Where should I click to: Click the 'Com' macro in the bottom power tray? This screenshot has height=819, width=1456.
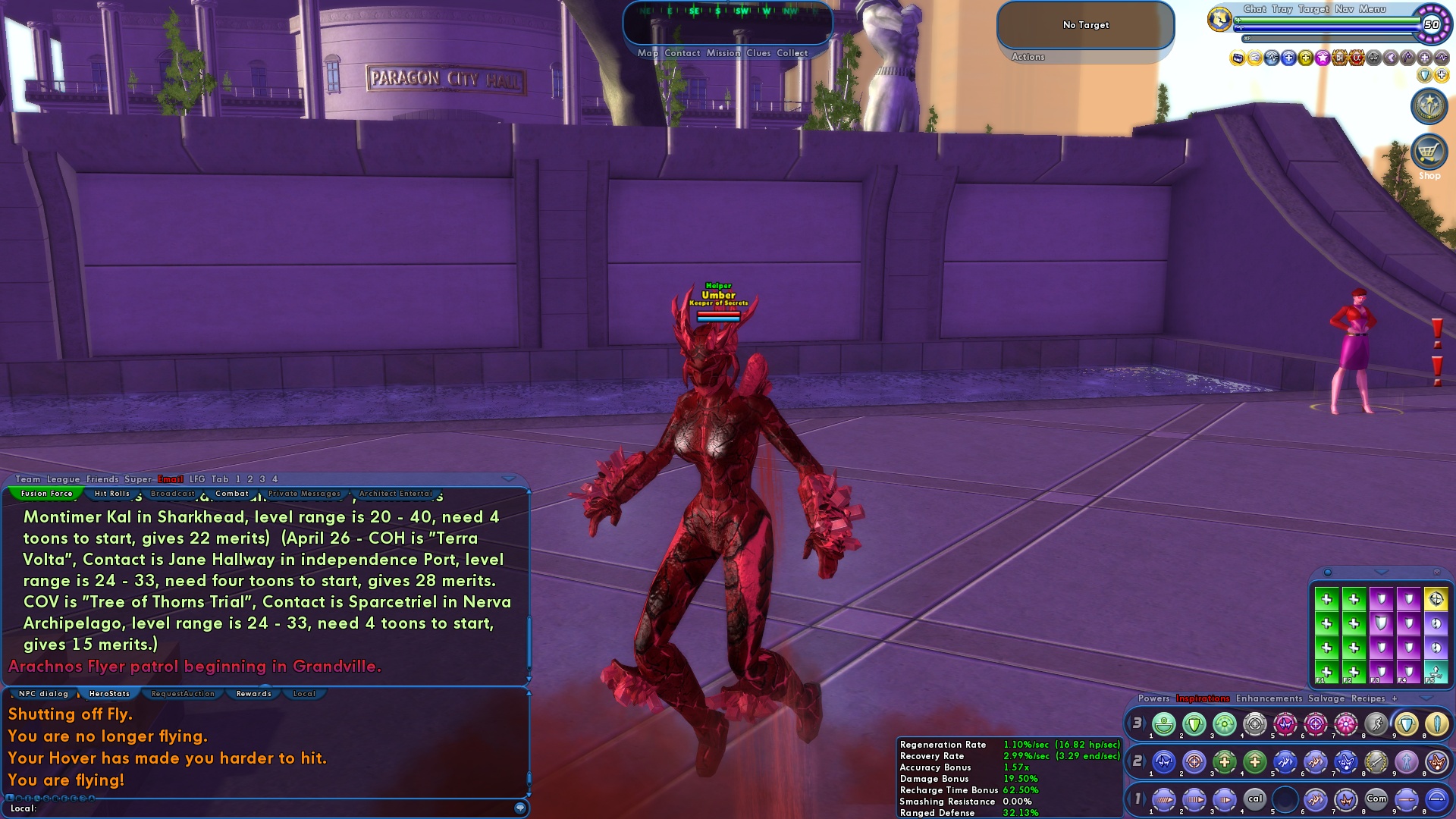pos(1377,799)
